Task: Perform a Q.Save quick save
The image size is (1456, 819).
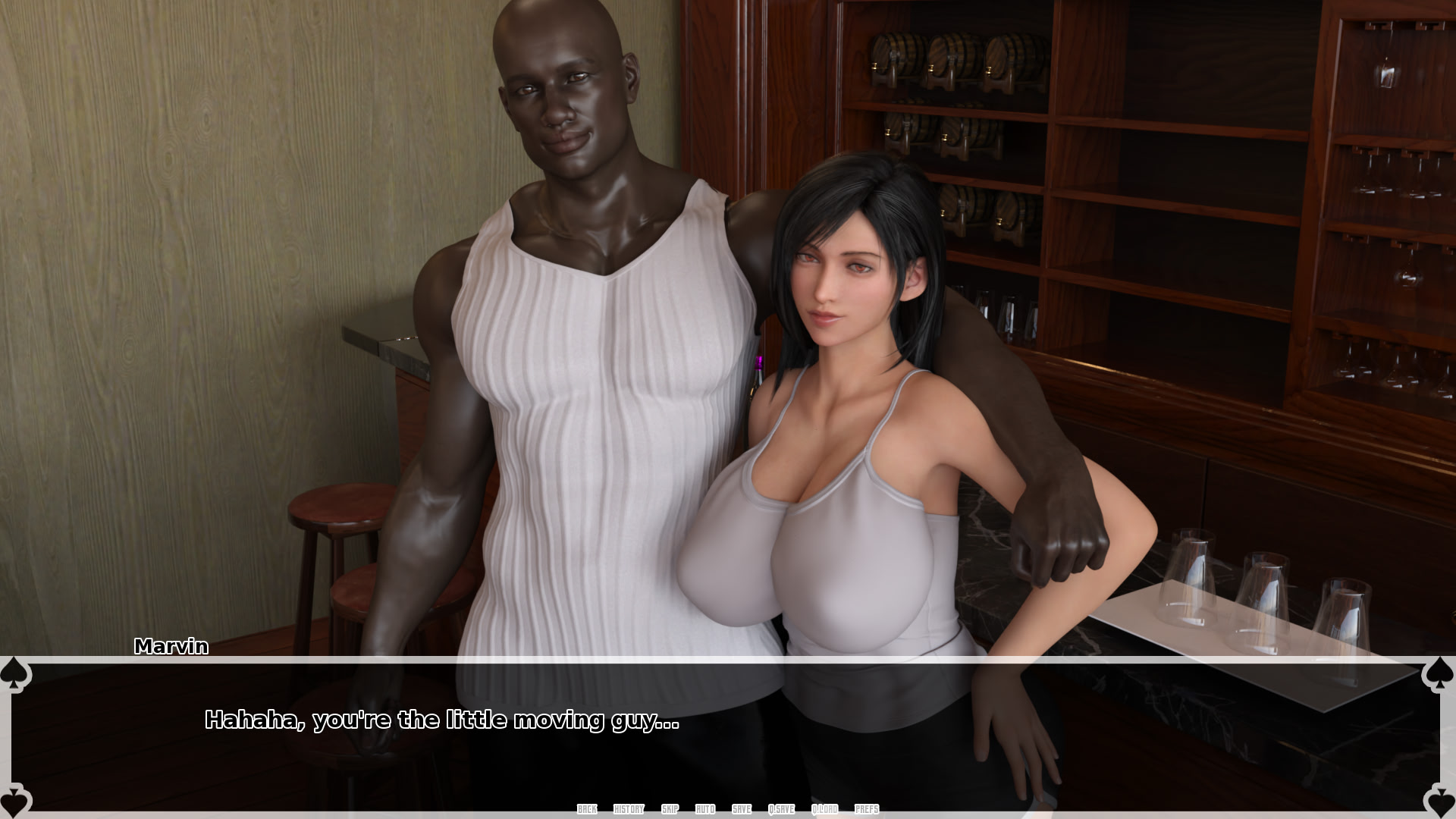Action: 783,809
